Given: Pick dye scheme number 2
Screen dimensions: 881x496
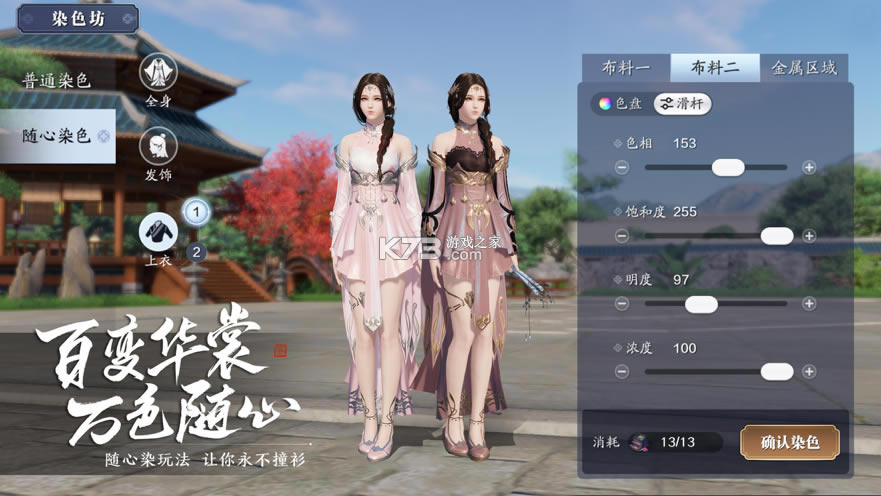Looking at the screenshot, I should (196, 251).
